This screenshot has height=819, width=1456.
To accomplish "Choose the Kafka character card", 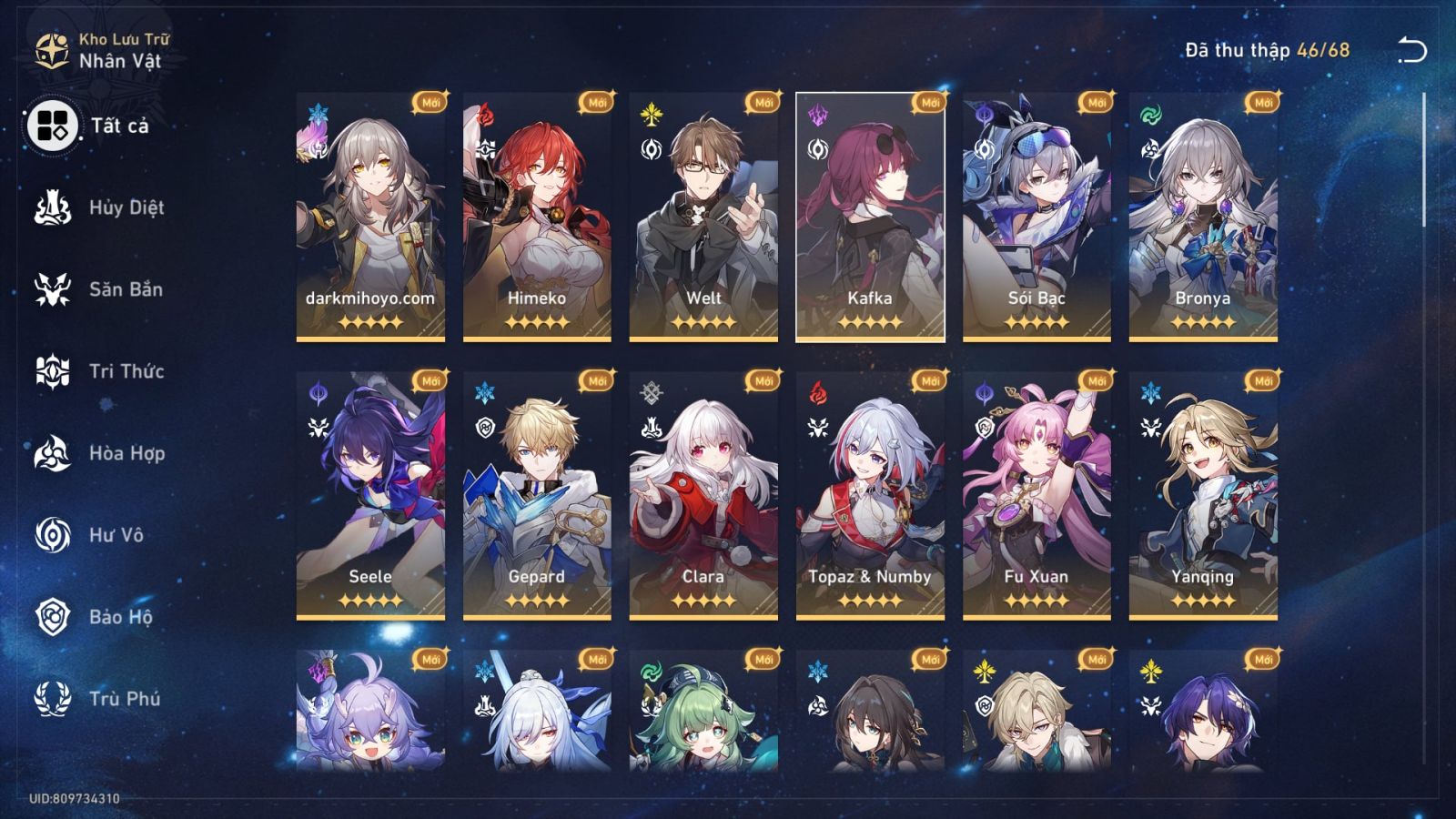I will click(x=870, y=217).
